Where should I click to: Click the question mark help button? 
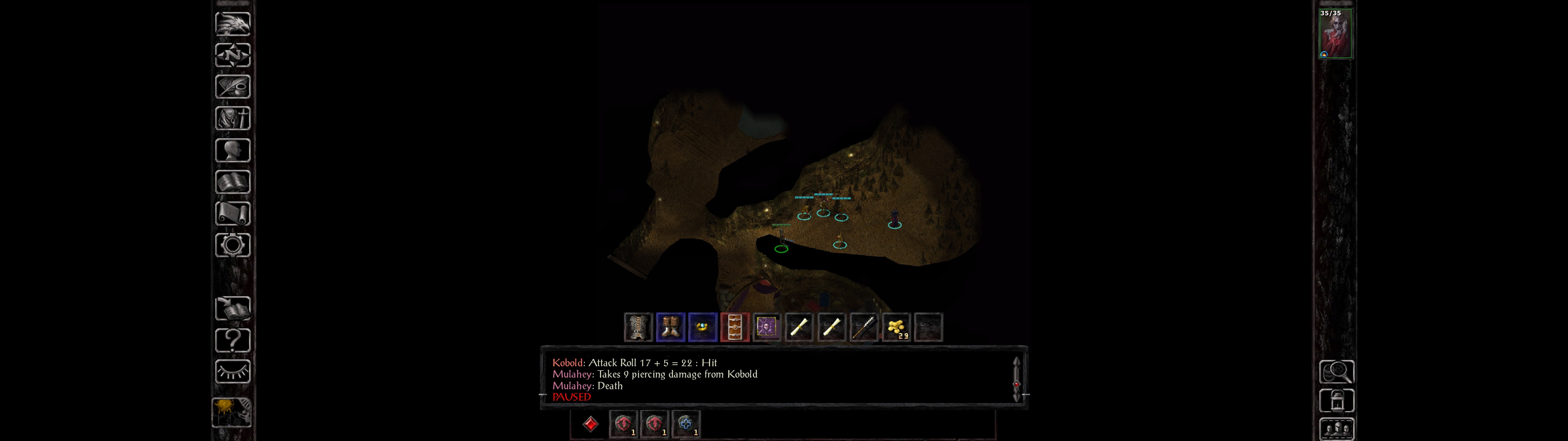232,340
